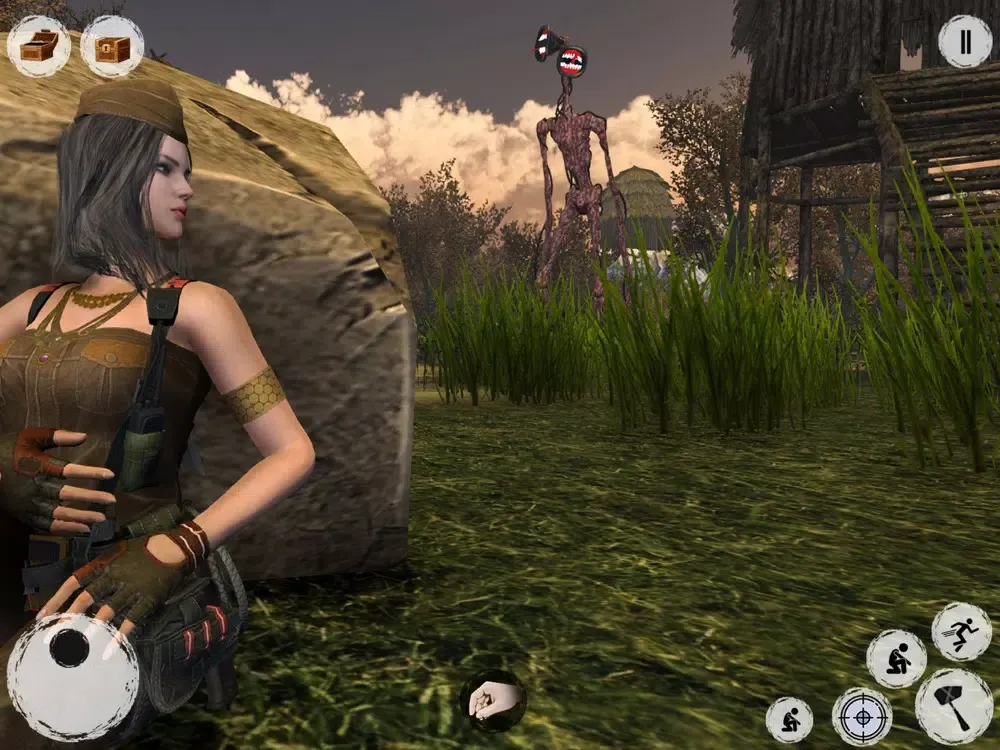Screen dimensions: 1000x750
Task: Open the open-lid treasure chest icon
Action: pyautogui.click(x=39, y=46)
